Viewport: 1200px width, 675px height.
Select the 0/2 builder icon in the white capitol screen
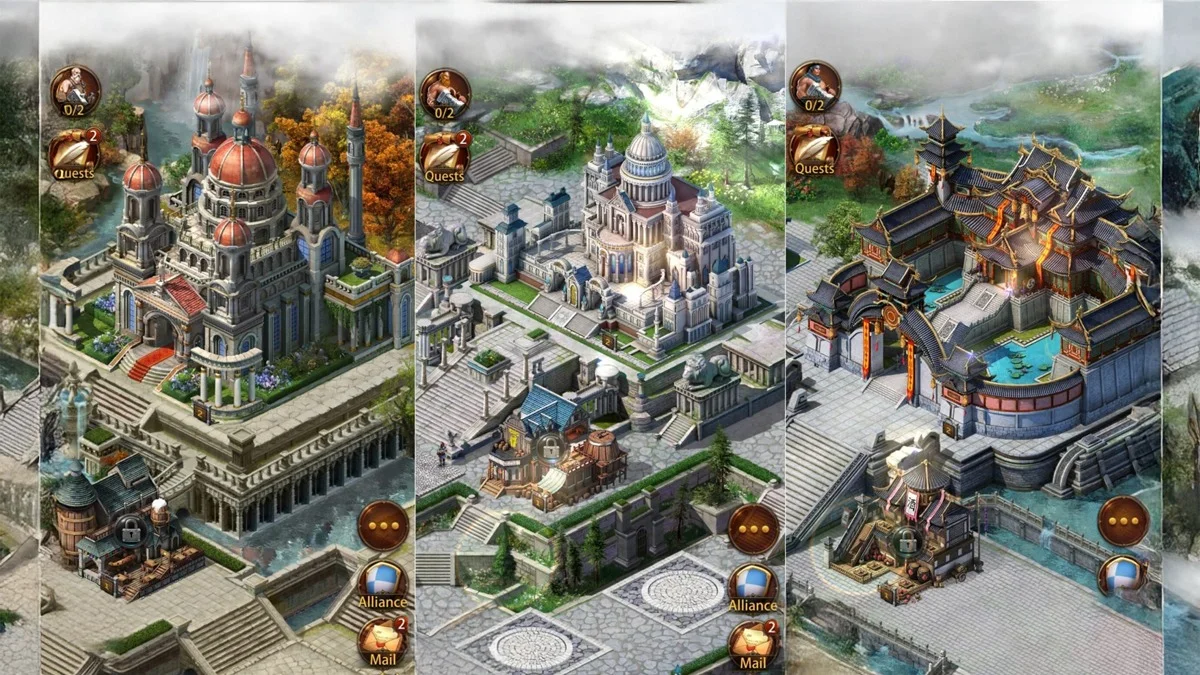tap(445, 93)
